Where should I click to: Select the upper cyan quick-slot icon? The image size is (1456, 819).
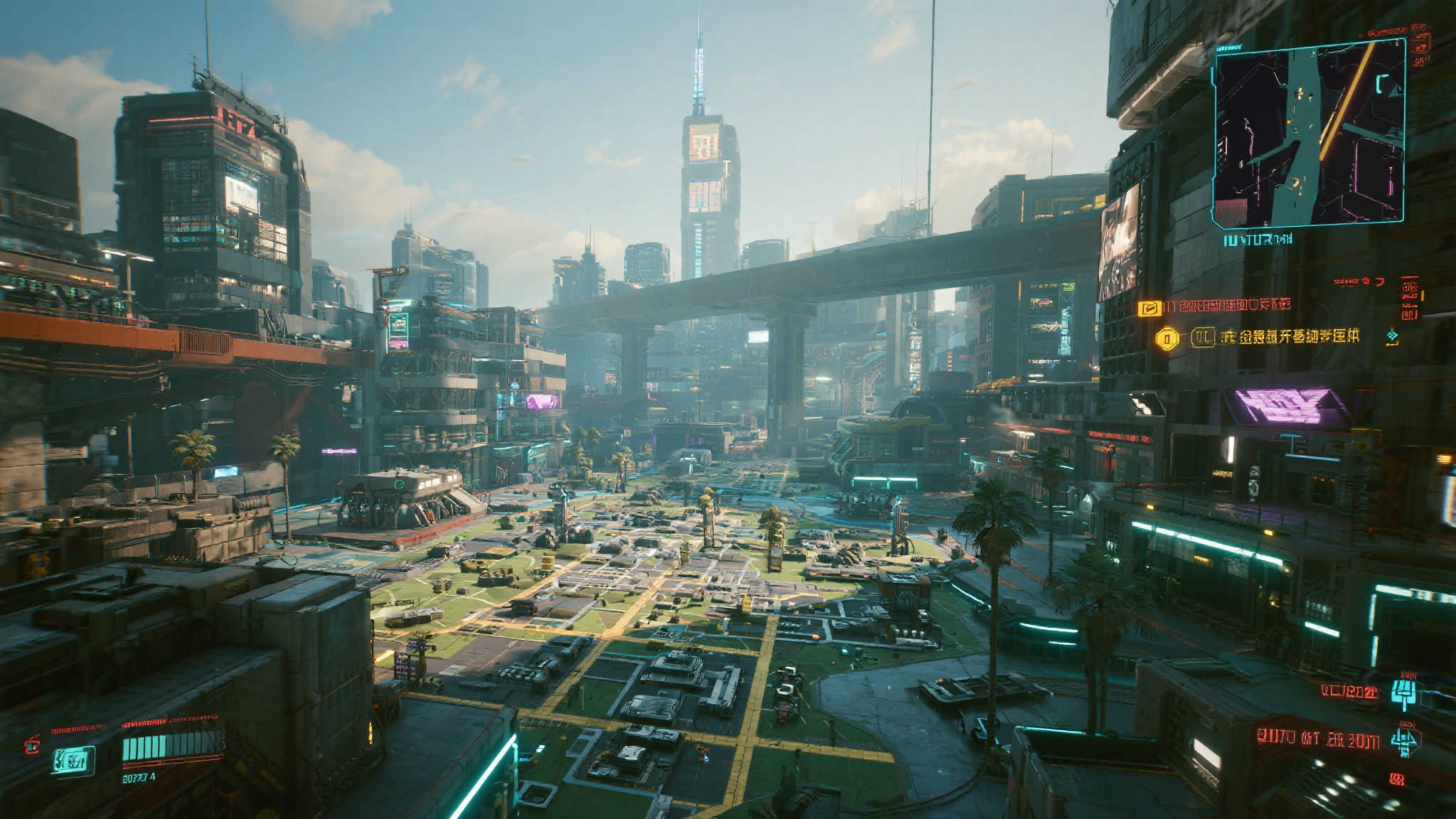1405,692
